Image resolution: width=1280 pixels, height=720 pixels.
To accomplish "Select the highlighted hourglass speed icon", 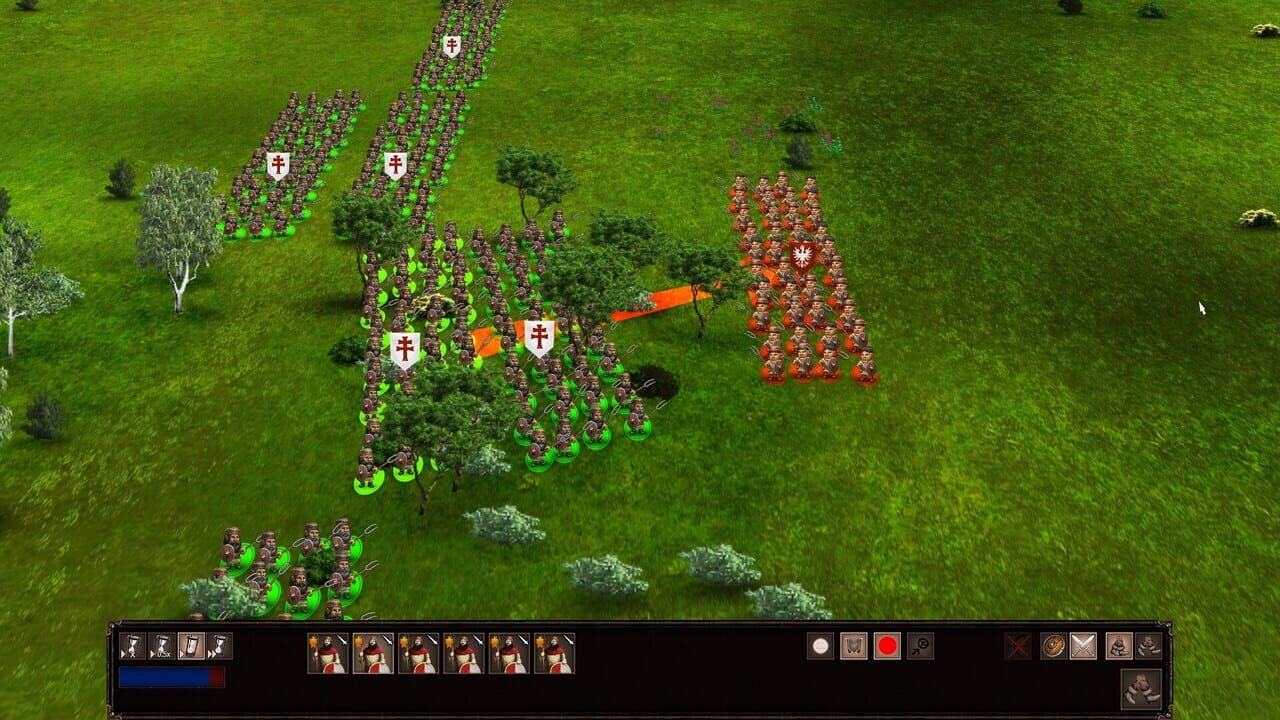I will pyautogui.click(x=193, y=645).
